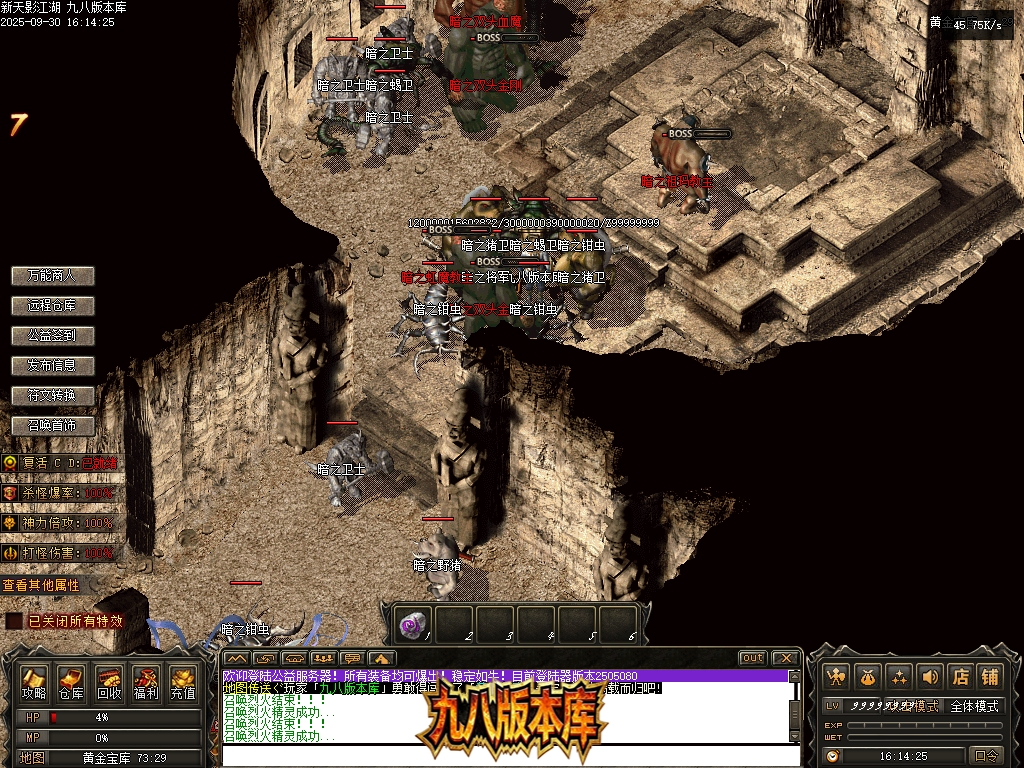Screen dimensions: 1024x768
Task: Open the 远程仓库 remote warehouse
Action: [x=52, y=305]
